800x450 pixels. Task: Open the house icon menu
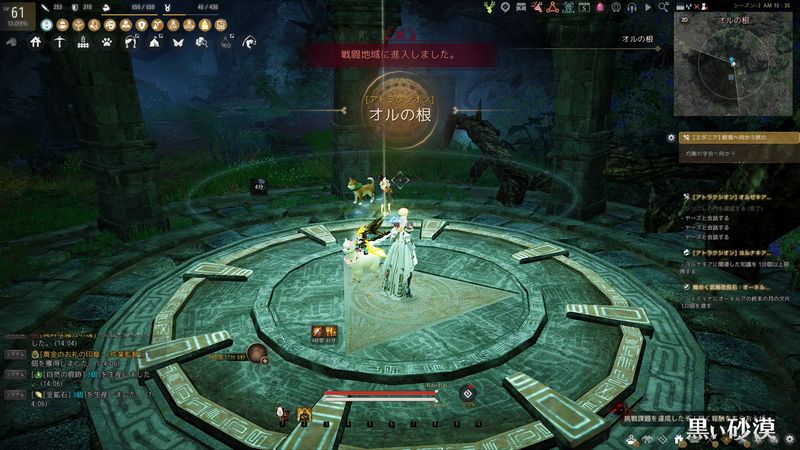tap(35, 42)
